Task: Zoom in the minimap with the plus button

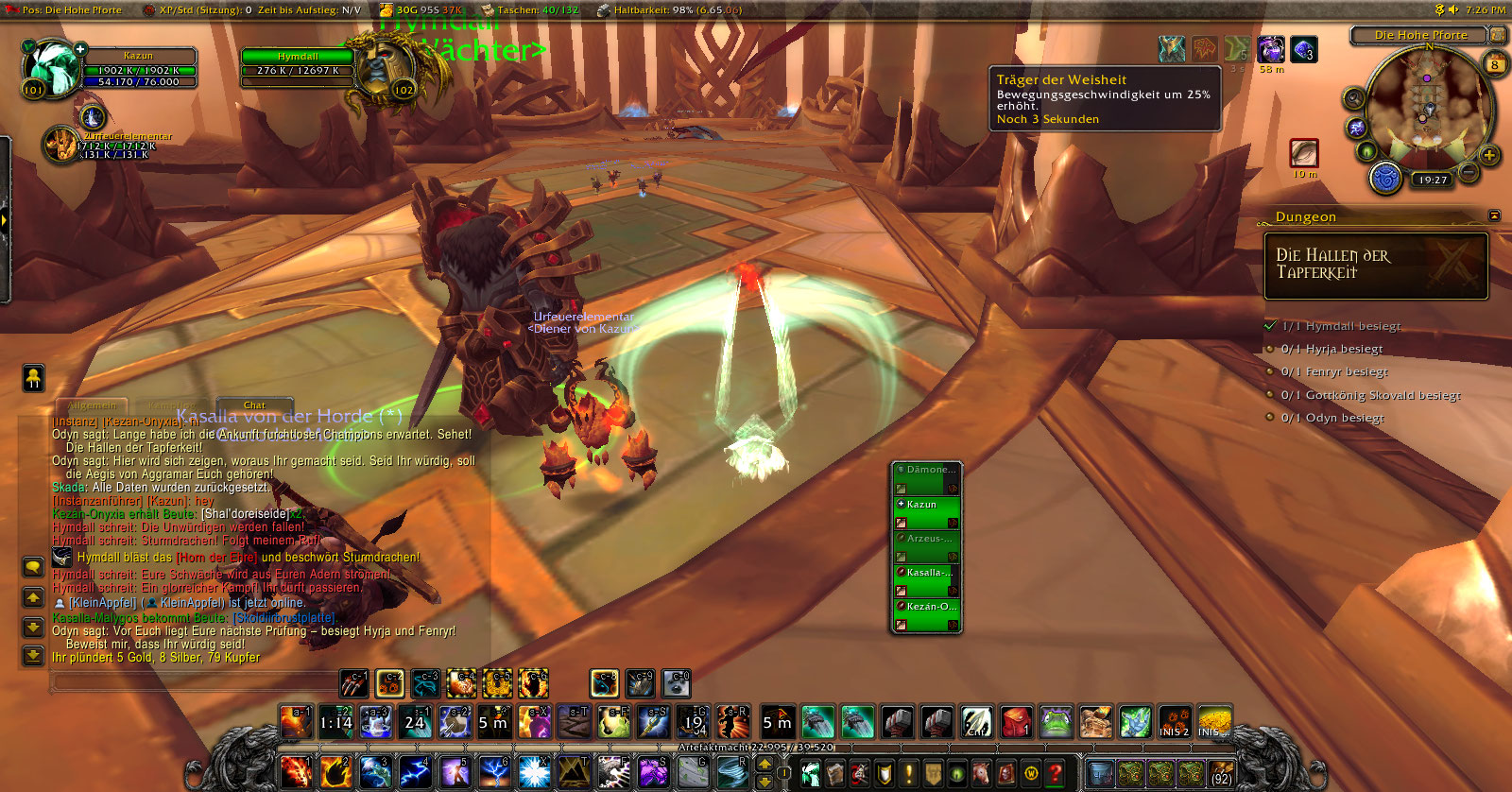Action: click(x=1489, y=155)
